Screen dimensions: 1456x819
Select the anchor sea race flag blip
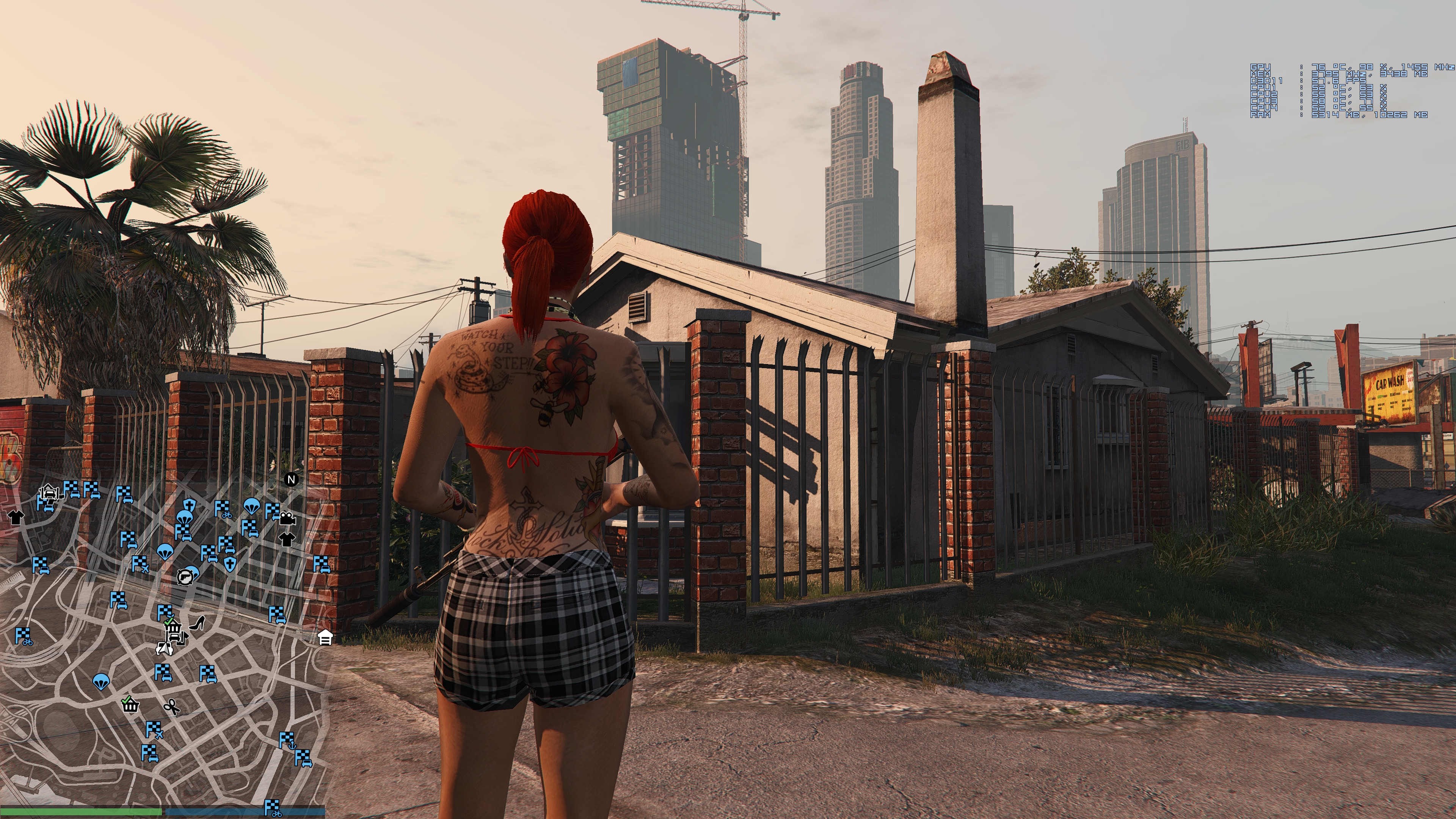point(287,741)
